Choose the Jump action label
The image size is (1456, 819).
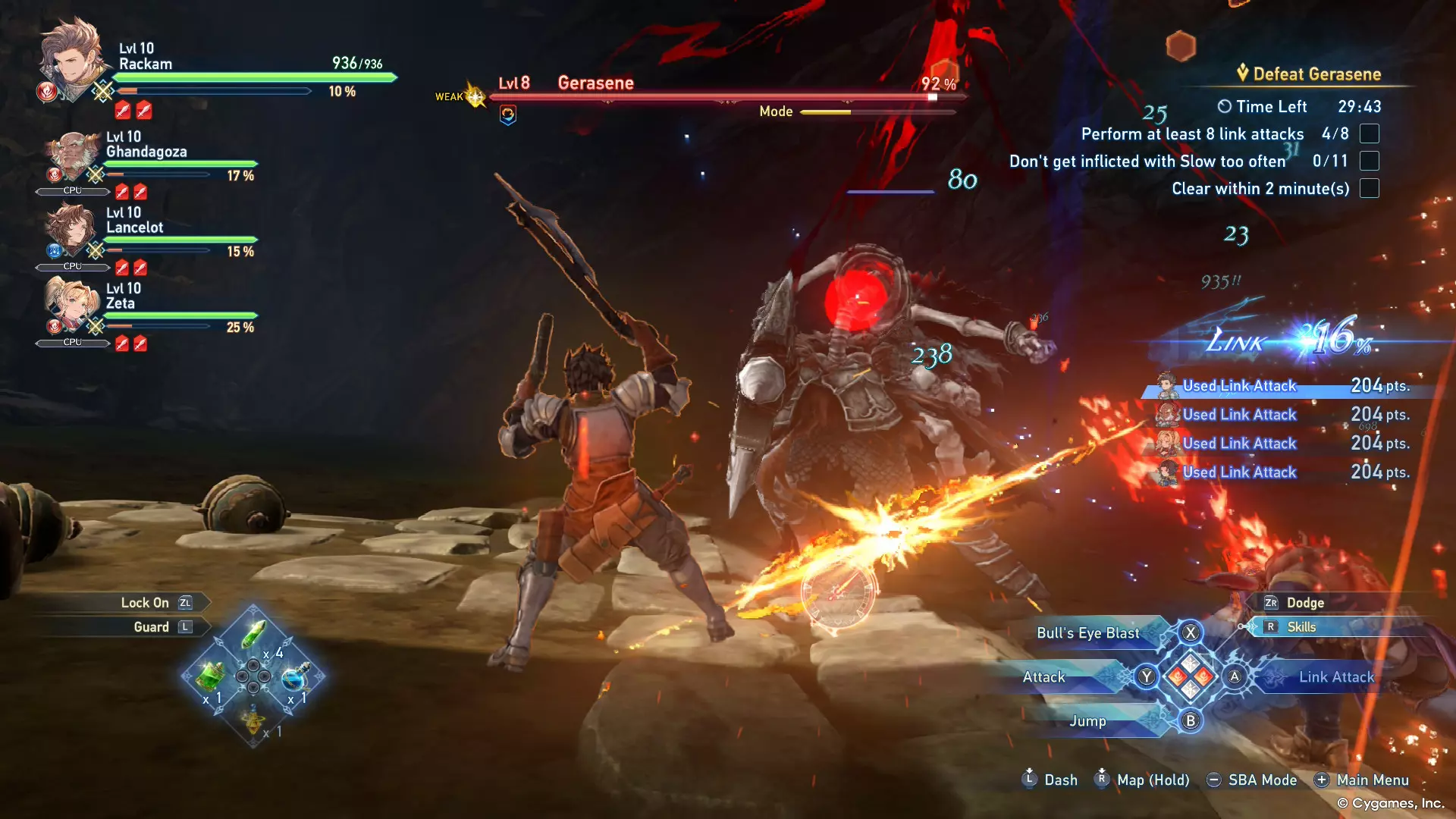click(x=1087, y=721)
